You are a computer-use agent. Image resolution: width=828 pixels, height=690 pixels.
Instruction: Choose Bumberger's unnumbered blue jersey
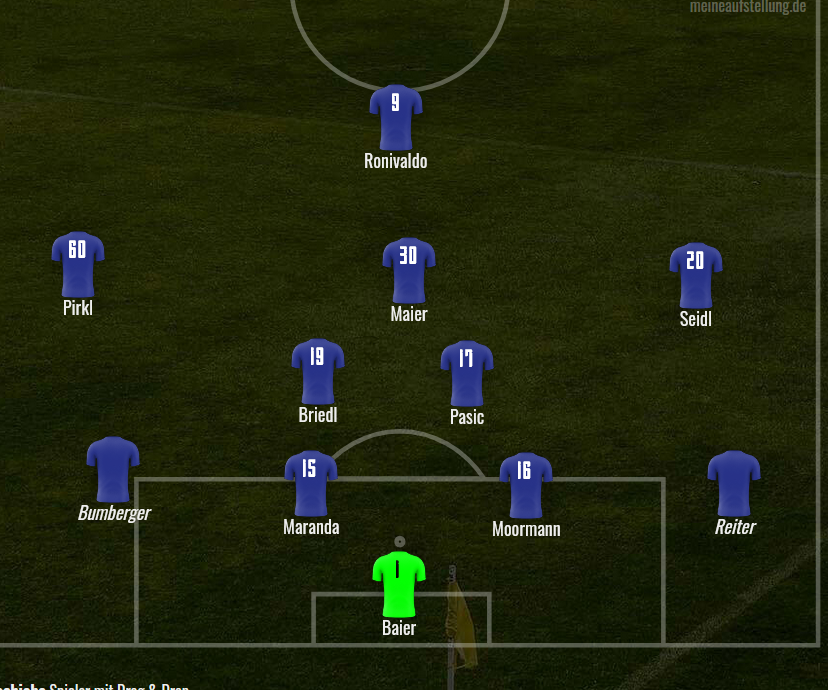tap(113, 468)
